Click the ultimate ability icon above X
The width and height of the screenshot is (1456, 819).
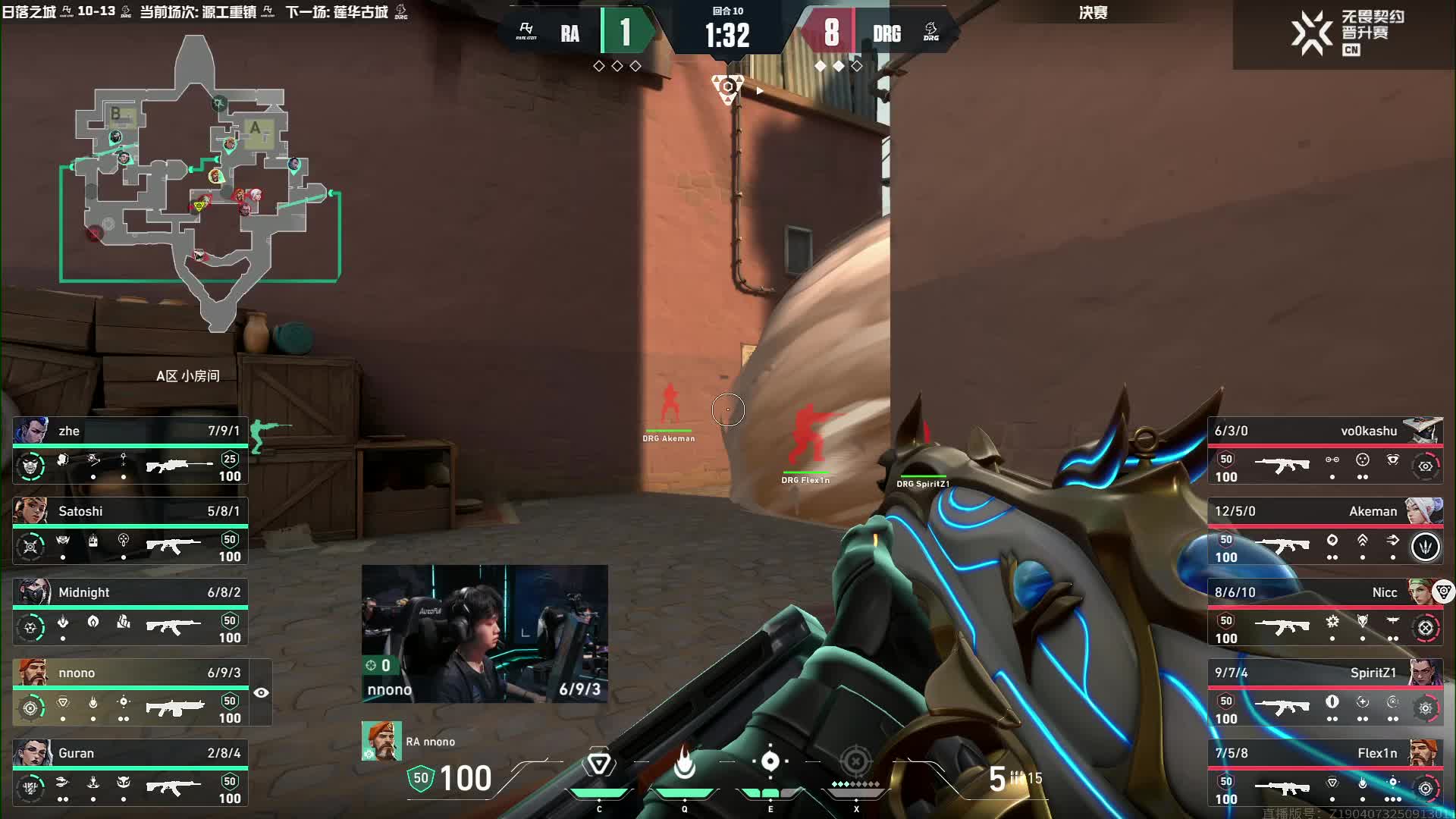click(856, 761)
